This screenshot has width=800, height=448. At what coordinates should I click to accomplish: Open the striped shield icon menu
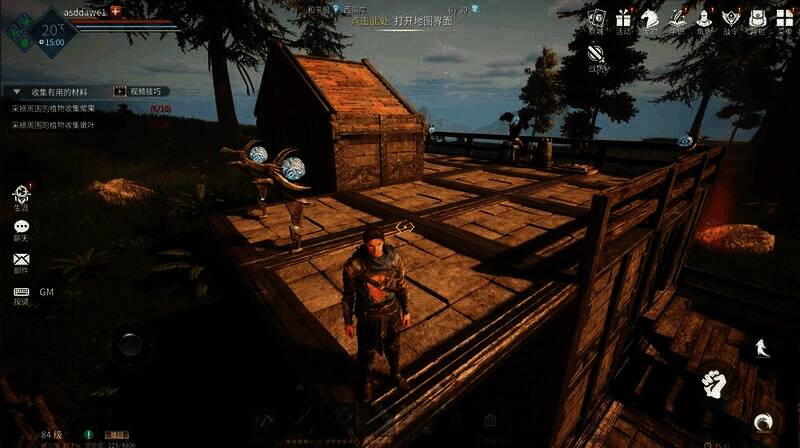coord(597,53)
